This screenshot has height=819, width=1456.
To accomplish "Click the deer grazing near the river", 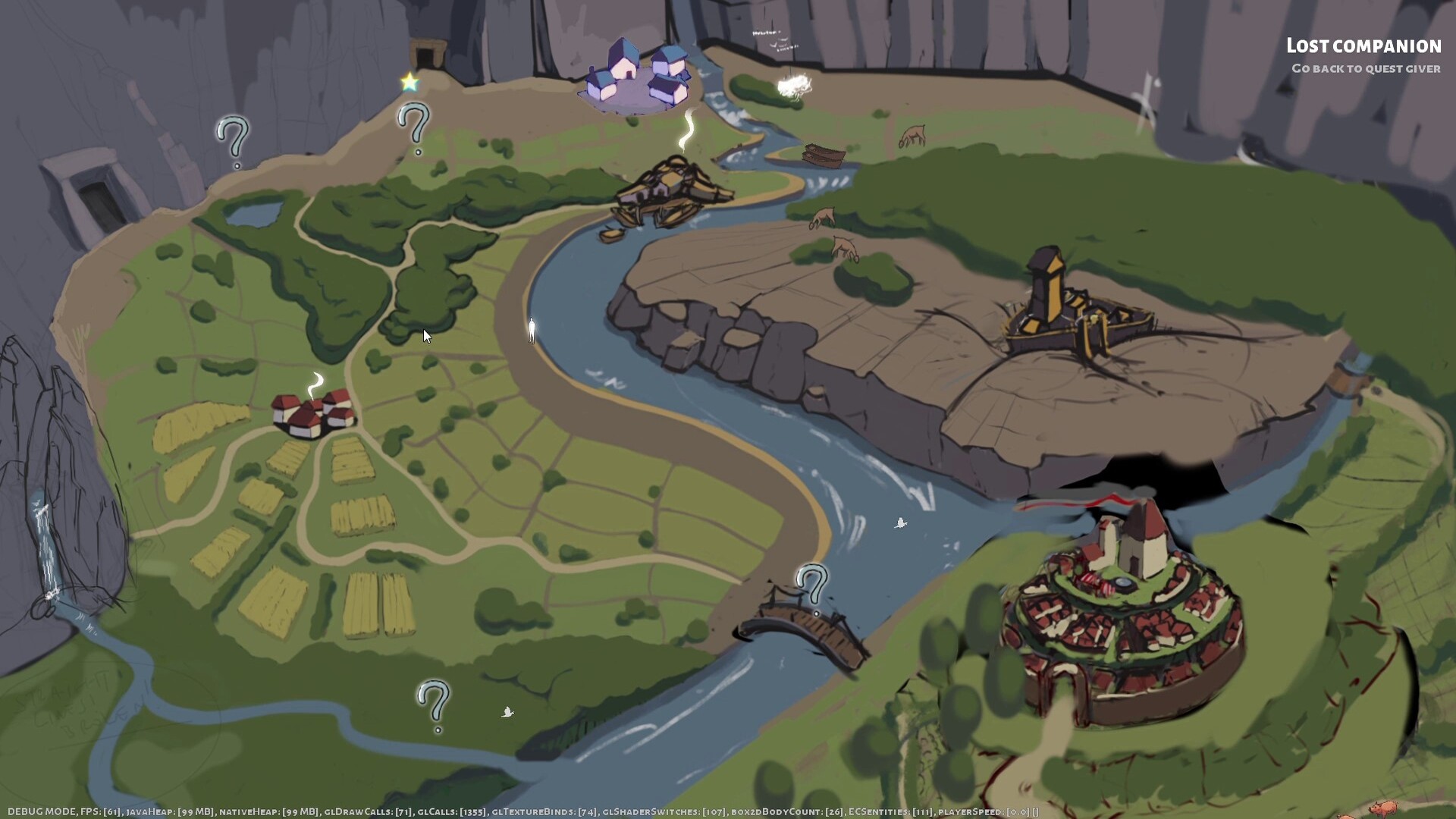I will (912, 133).
